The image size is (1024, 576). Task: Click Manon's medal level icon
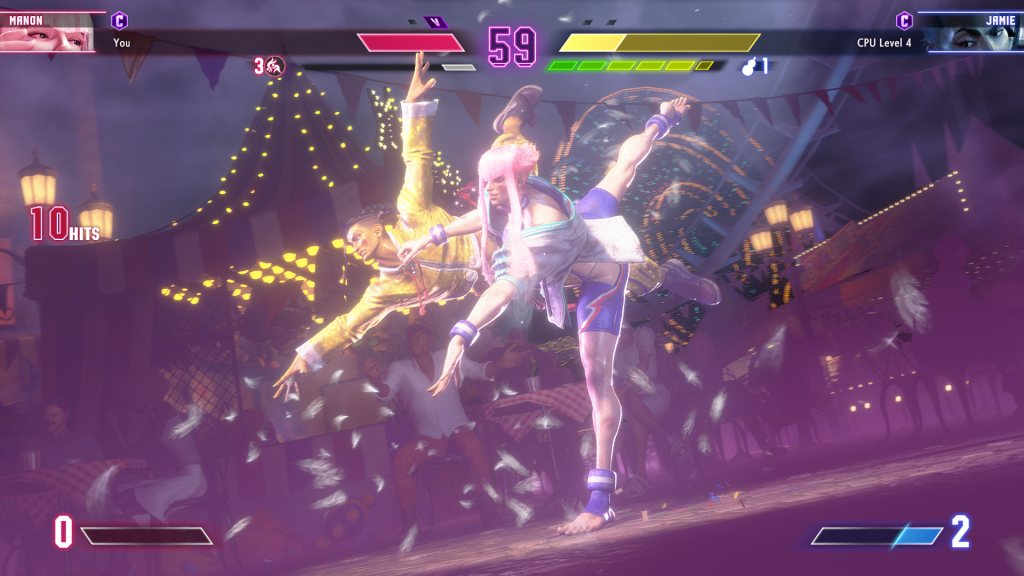pyautogui.click(x=276, y=67)
